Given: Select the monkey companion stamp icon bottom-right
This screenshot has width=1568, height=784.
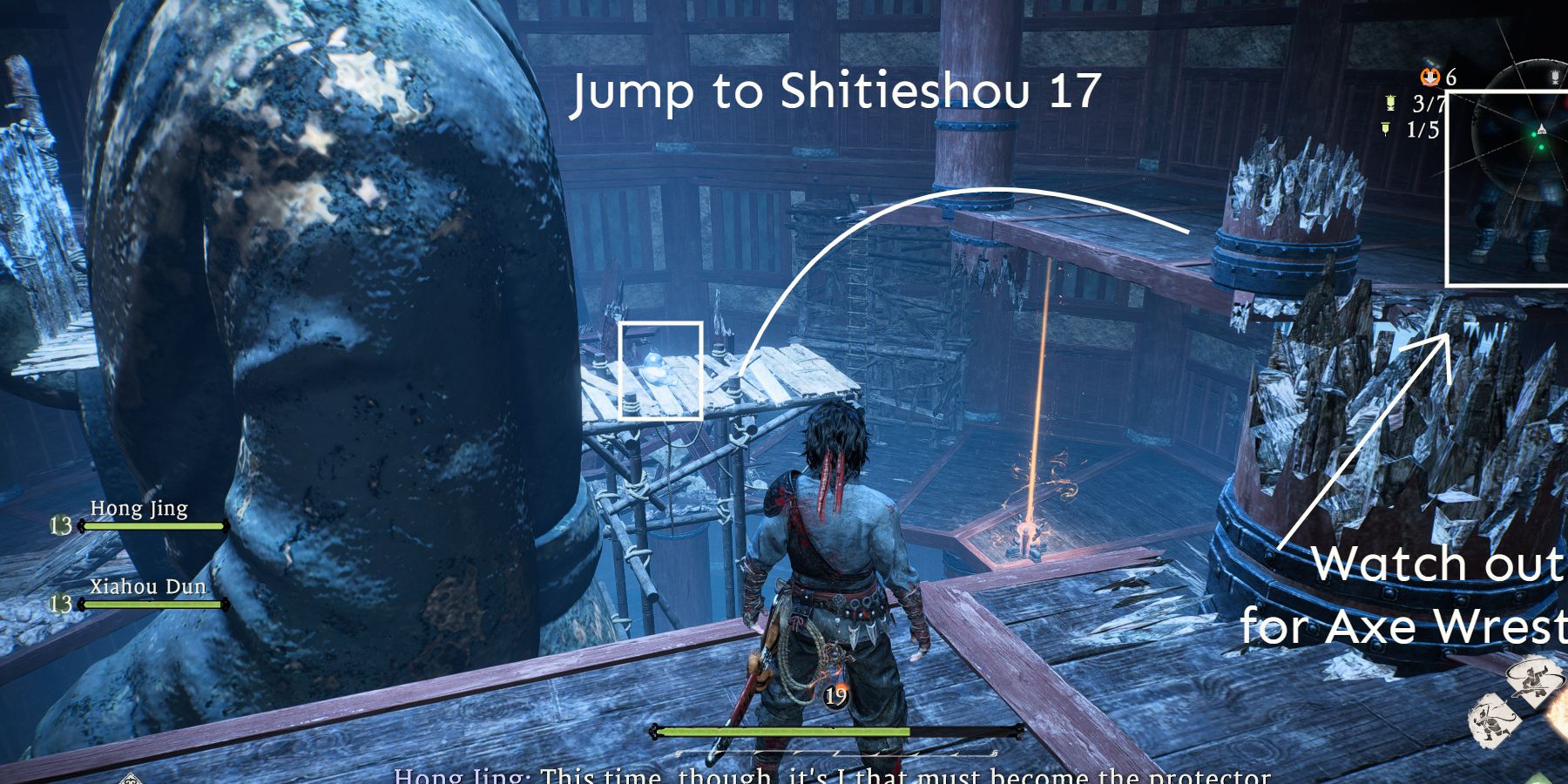Looking at the screenshot, I should [x=1492, y=720].
